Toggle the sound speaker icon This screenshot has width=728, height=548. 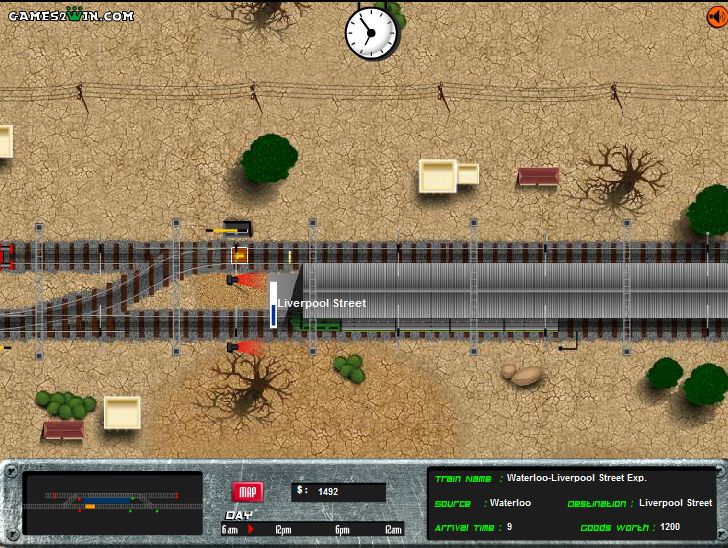coord(716,15)
